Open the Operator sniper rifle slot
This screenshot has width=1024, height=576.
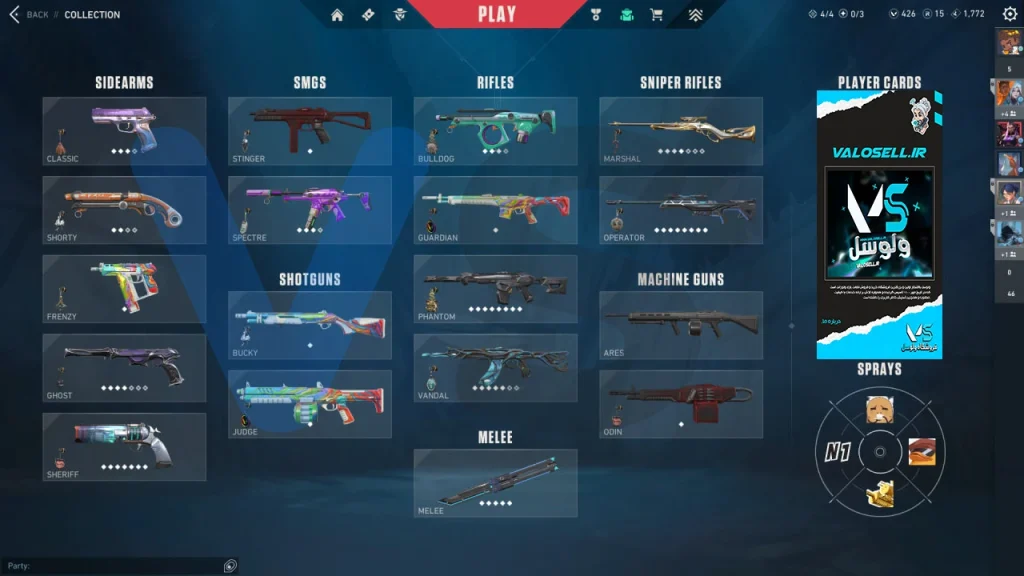[681, 210]
